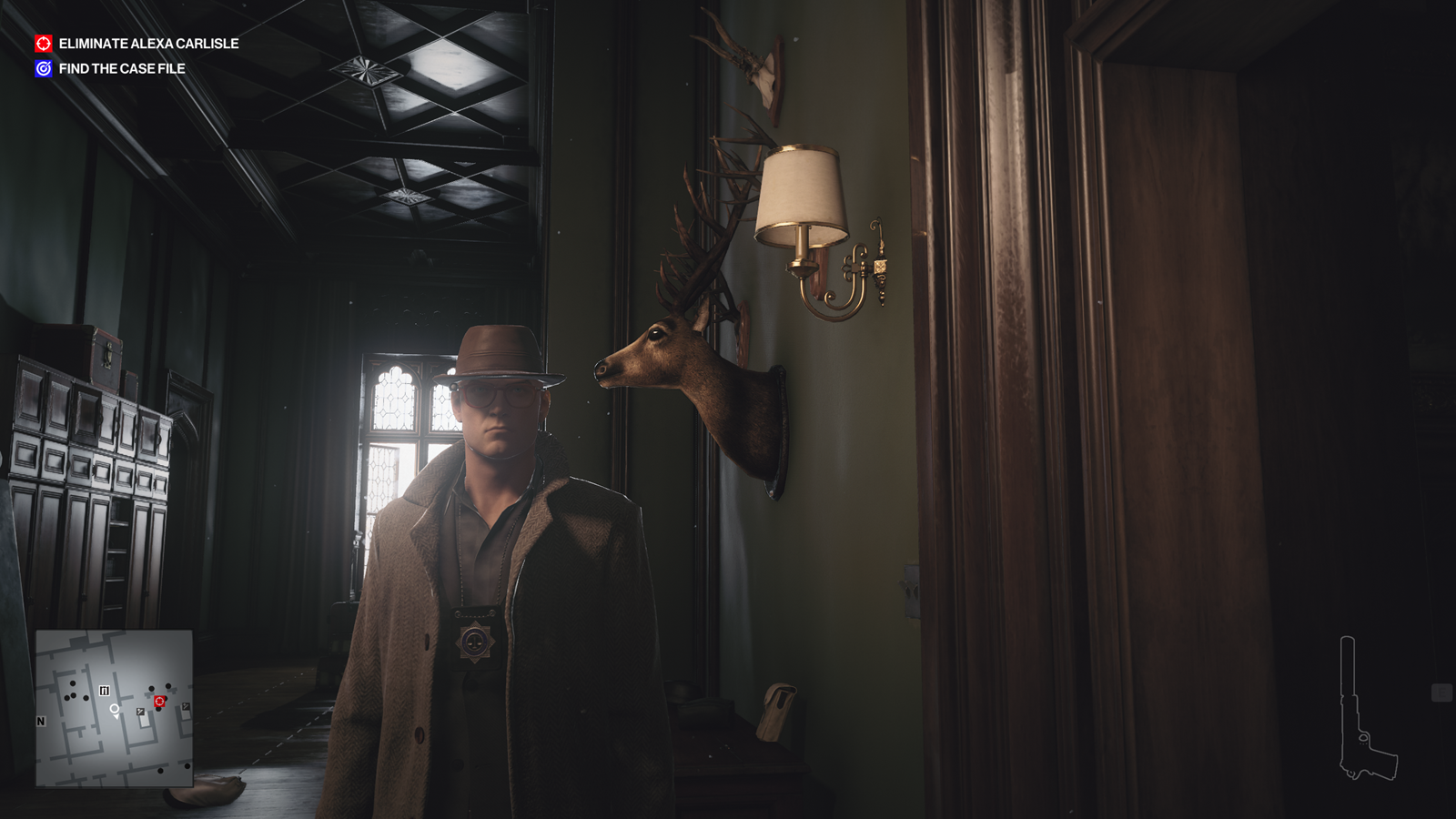
Task: Click the blue icon beside Find the Case File
Action: click(44, 68)
